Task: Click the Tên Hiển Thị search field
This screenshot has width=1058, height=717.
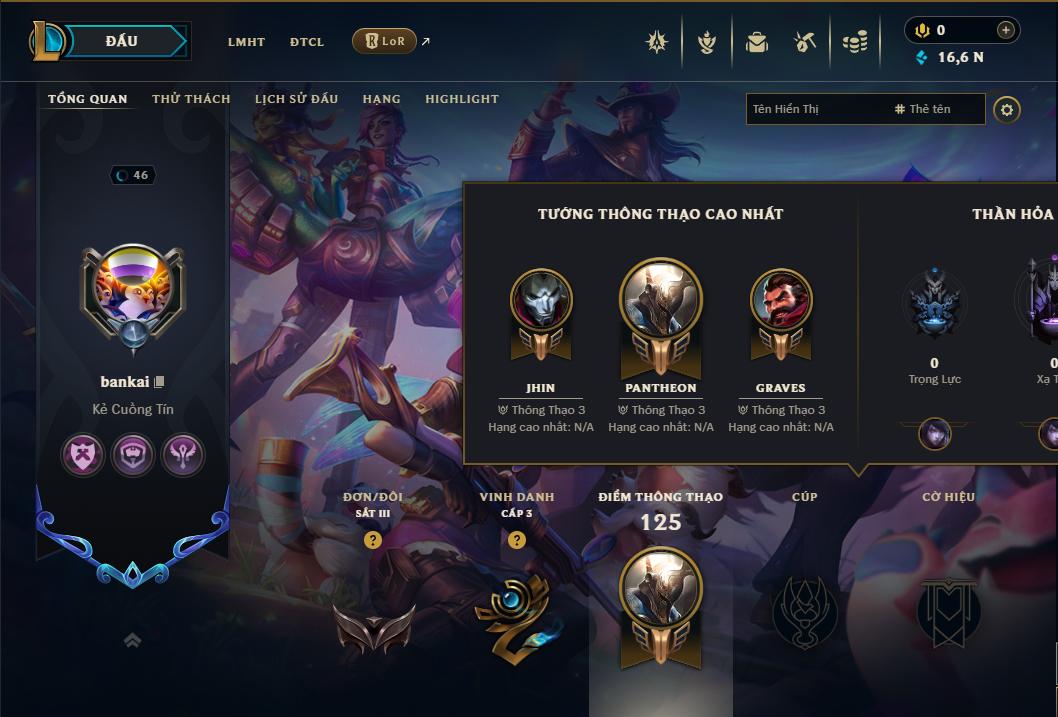Action: tap(815, 109)
